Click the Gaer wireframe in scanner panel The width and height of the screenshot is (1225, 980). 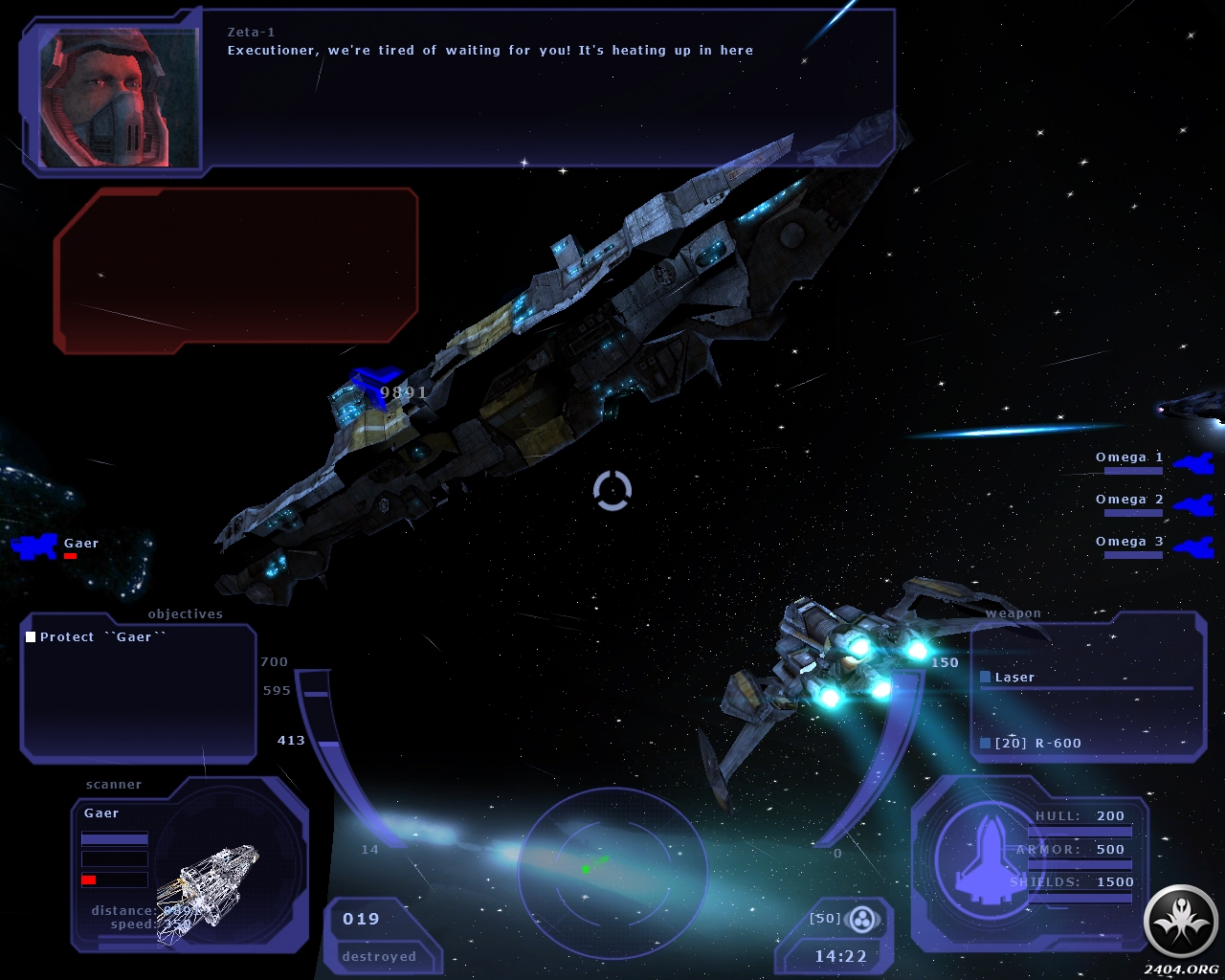[x=209, y=885]
